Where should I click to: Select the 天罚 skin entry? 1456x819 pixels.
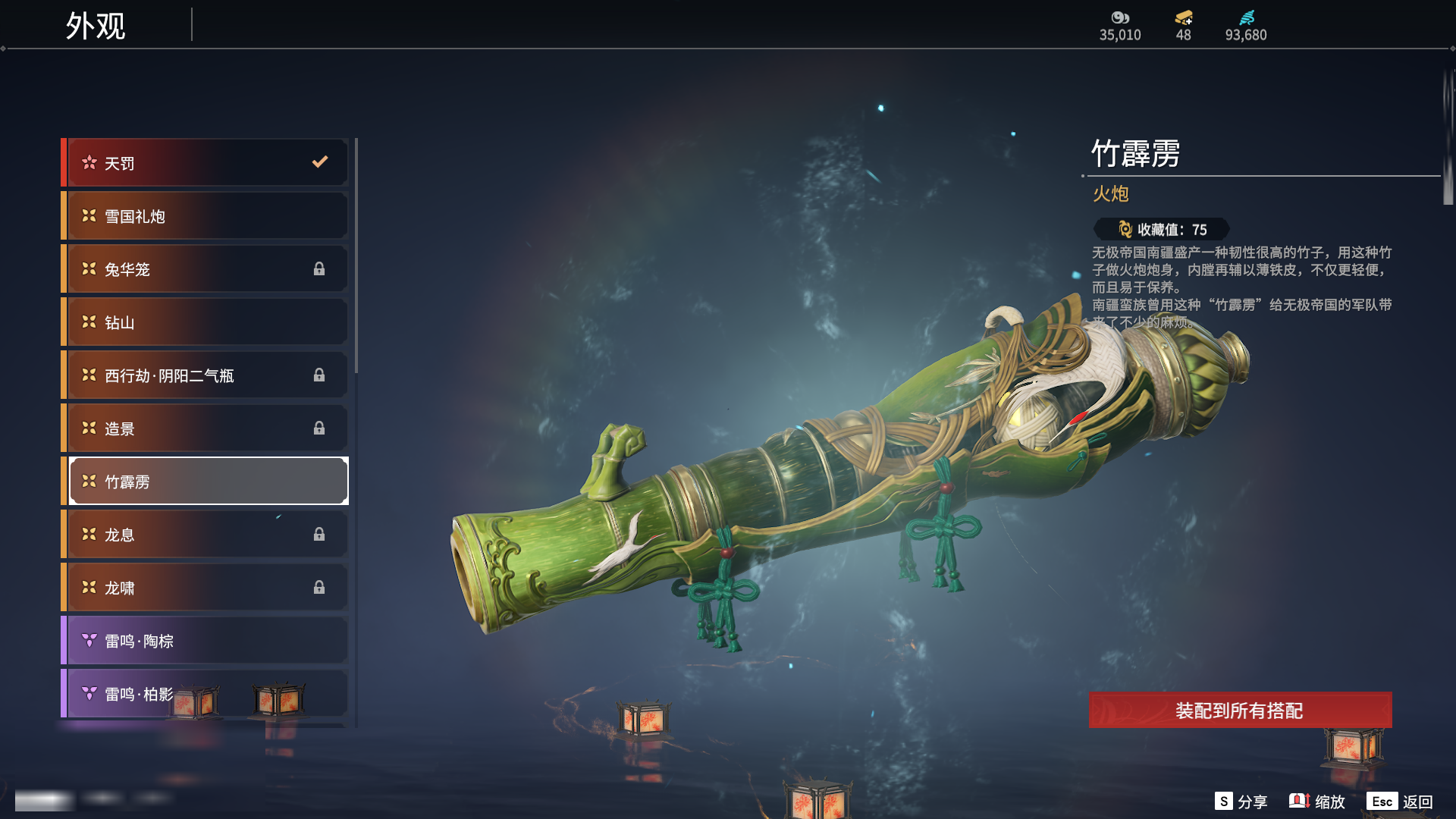pos(206,163)
